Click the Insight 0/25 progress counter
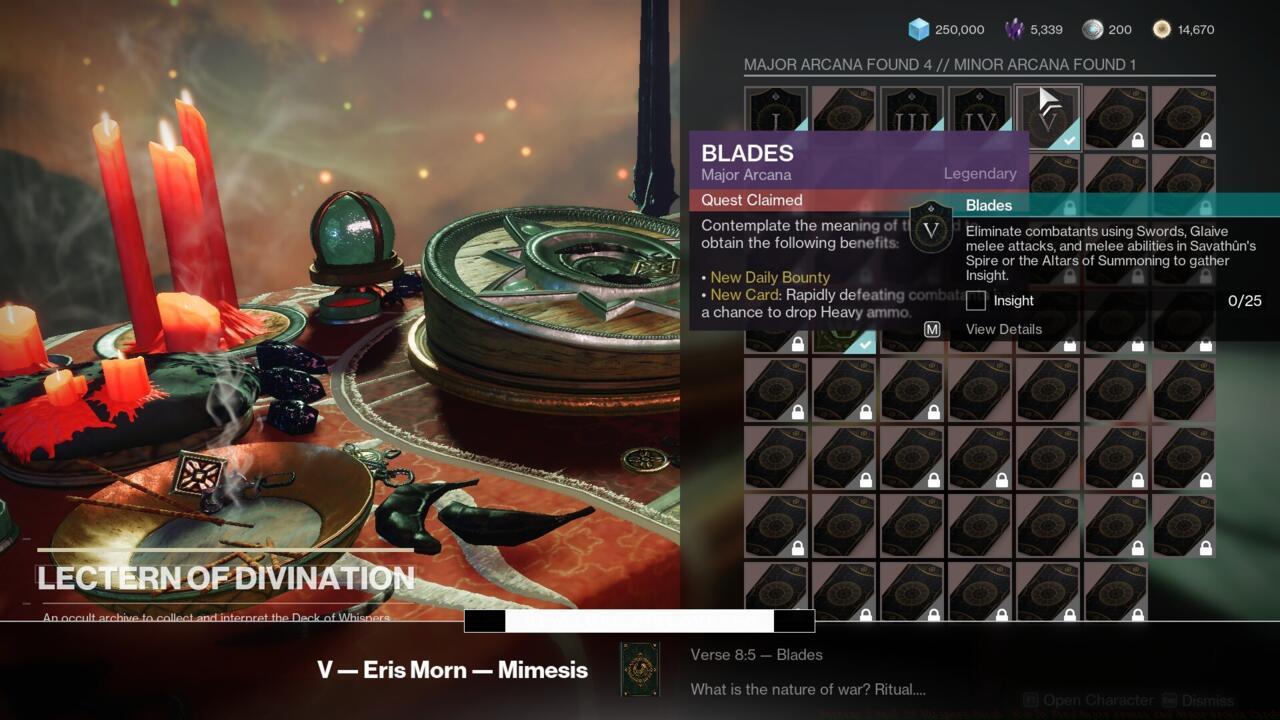The image size is (1280, 720). pos(1243,300)
